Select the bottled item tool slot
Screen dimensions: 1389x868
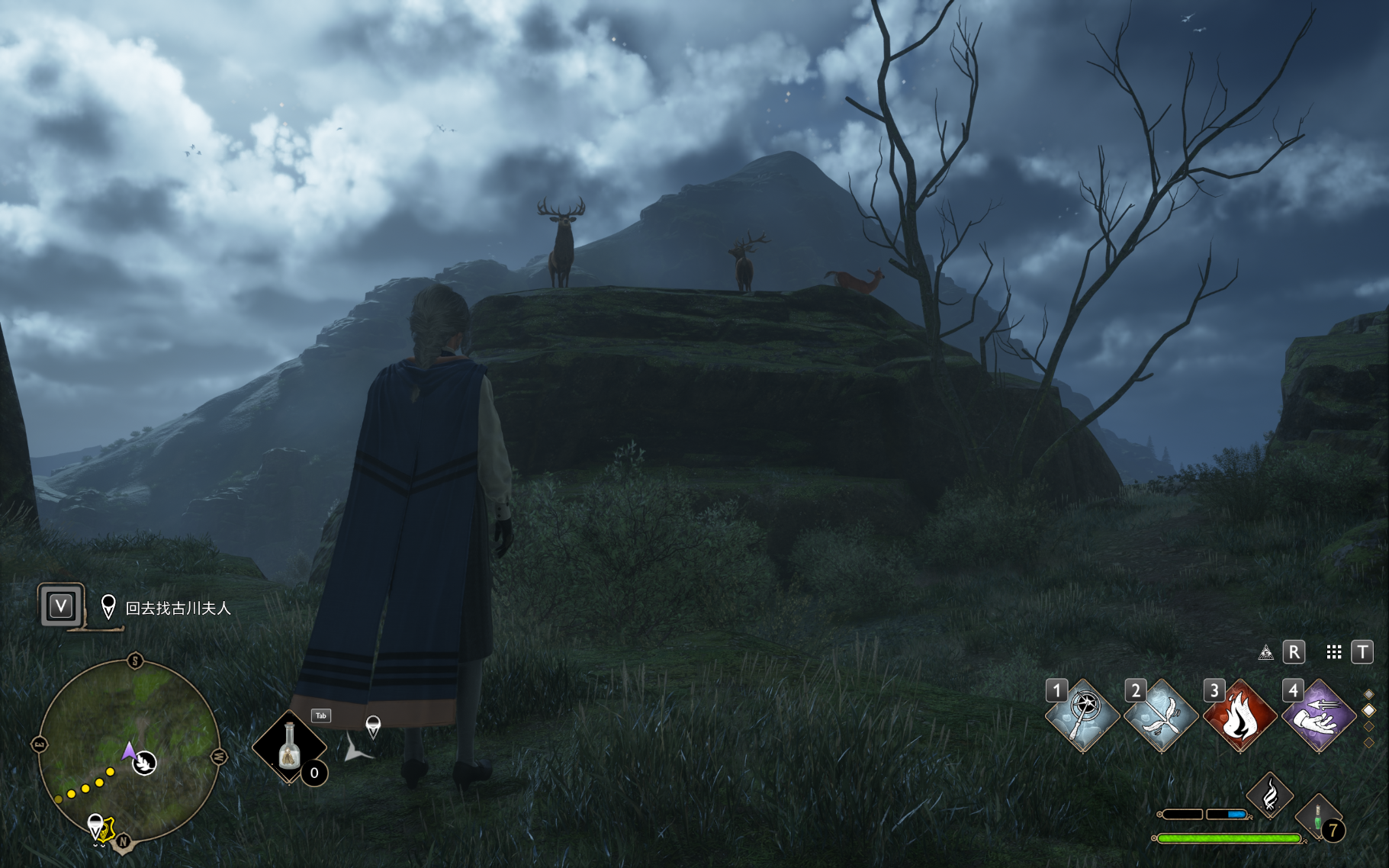pyautogui.click(x=289, y=747)
